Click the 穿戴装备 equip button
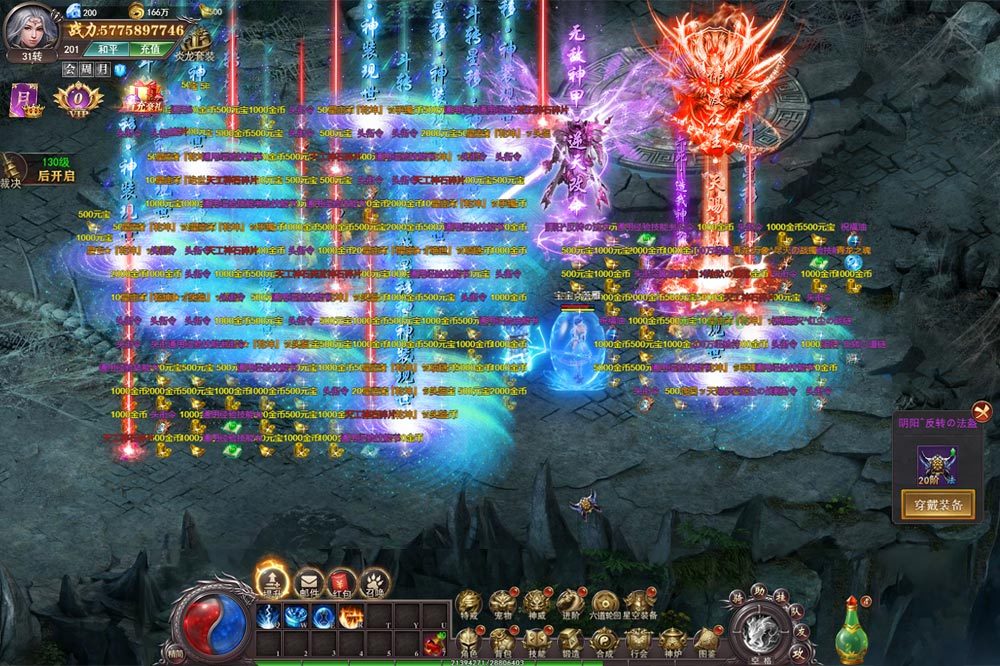The image size is (1000, 666). click(x=937, y=505)
